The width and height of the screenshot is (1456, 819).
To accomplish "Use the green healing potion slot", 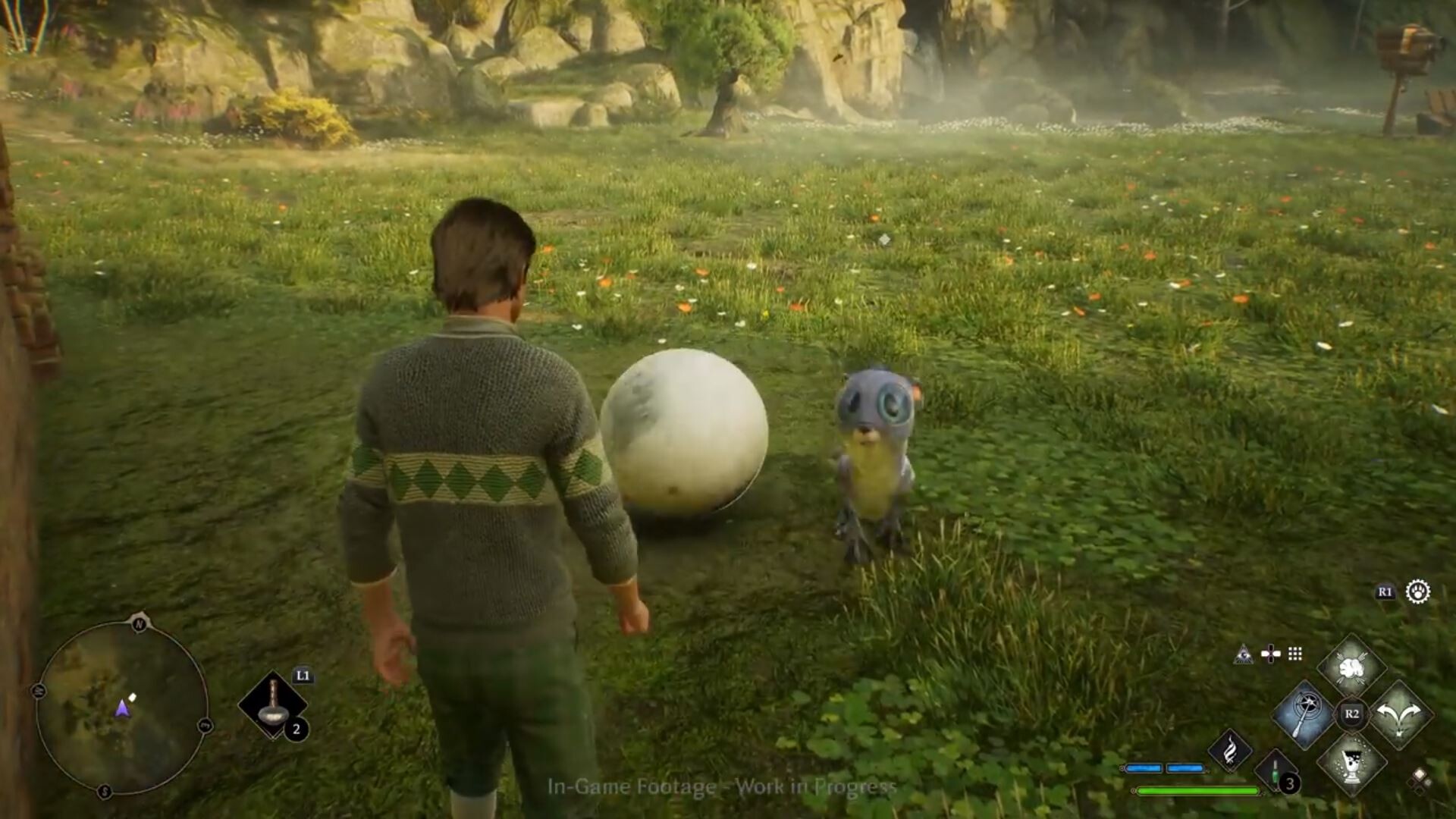I will (x=1276, y=770).
